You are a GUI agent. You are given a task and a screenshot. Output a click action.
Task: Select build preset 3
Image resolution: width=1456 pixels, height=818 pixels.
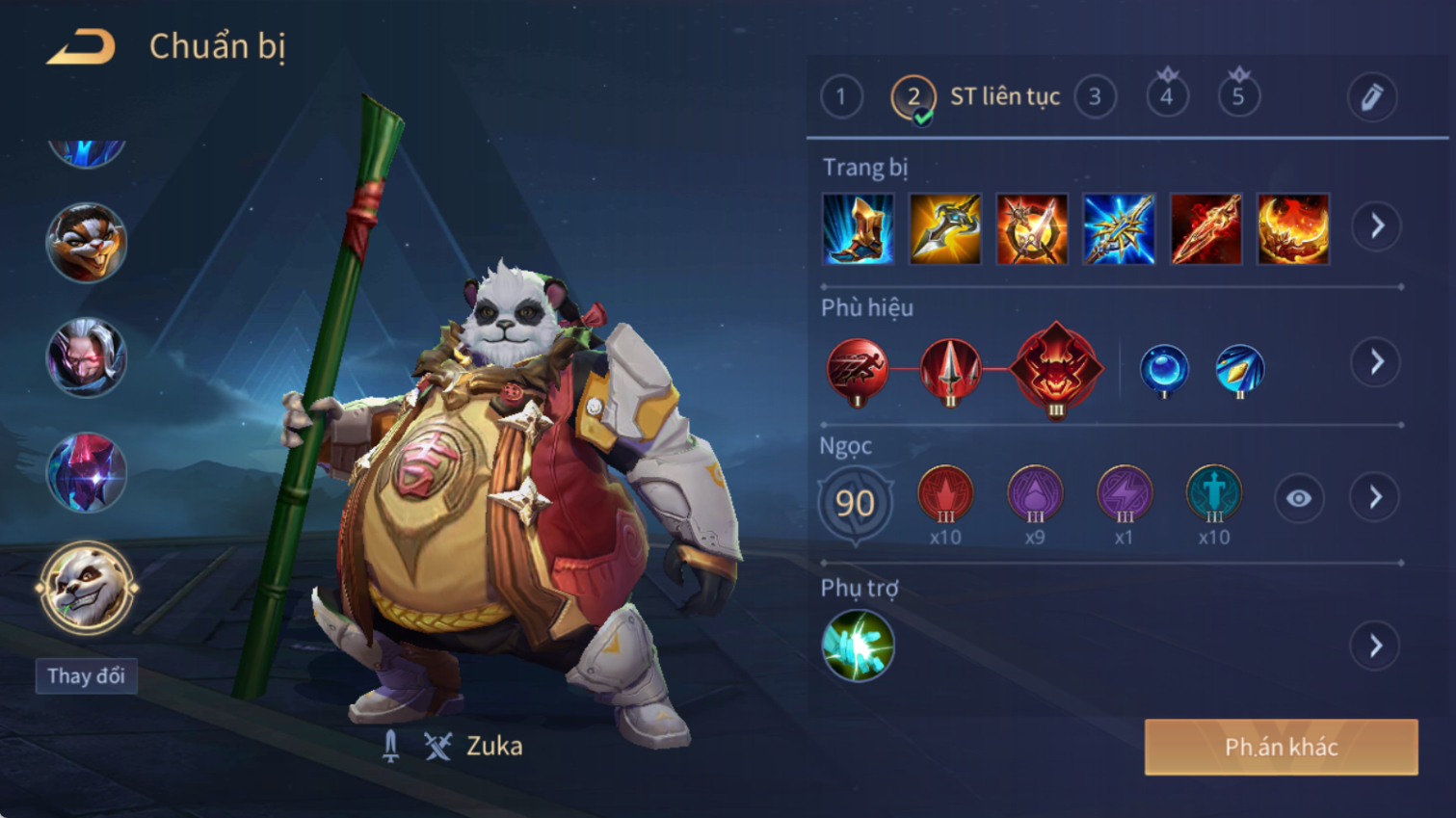[x=1095, y=96]
